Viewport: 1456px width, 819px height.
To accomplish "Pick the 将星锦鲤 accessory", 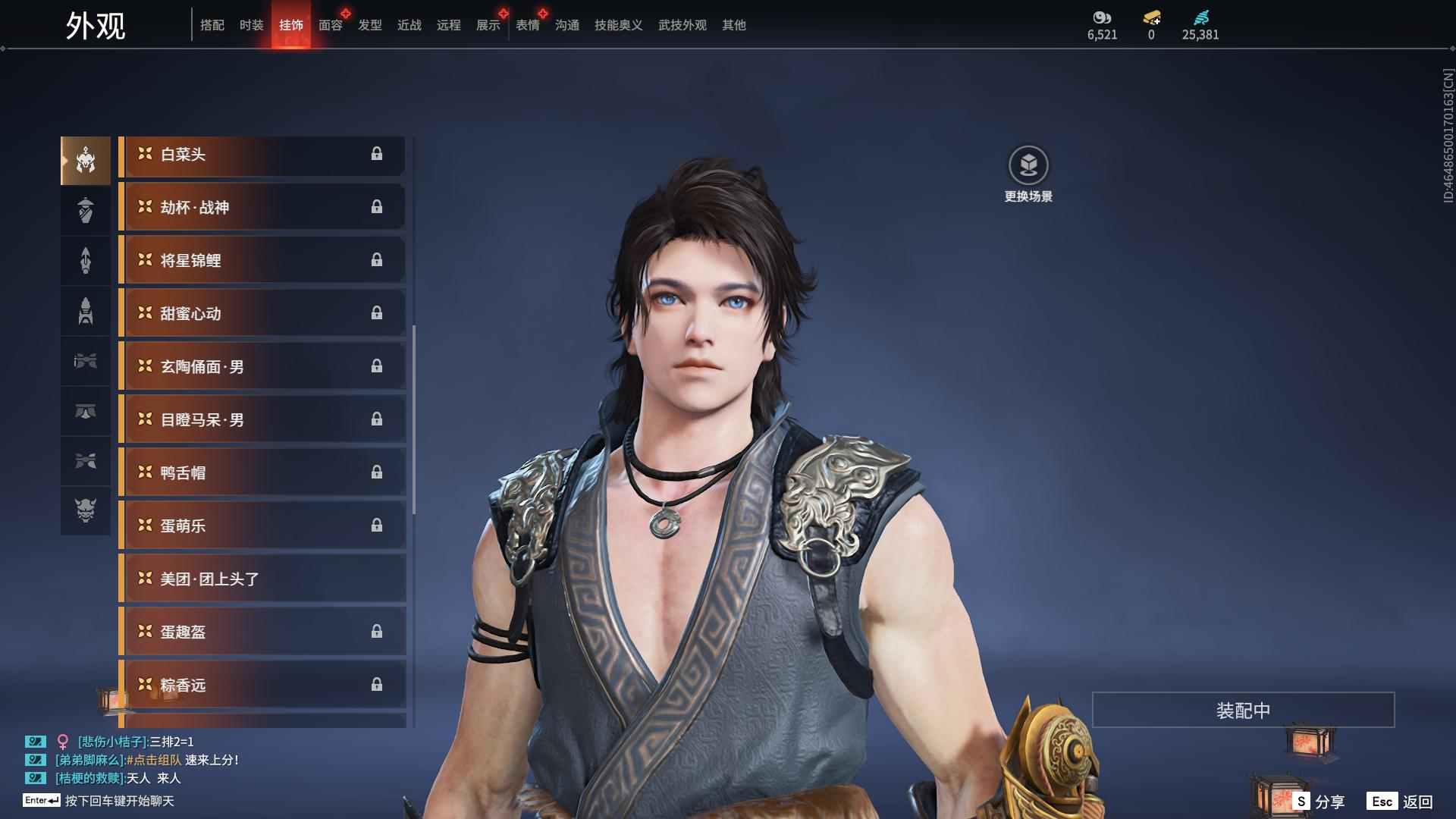I will tap(262, 261).
